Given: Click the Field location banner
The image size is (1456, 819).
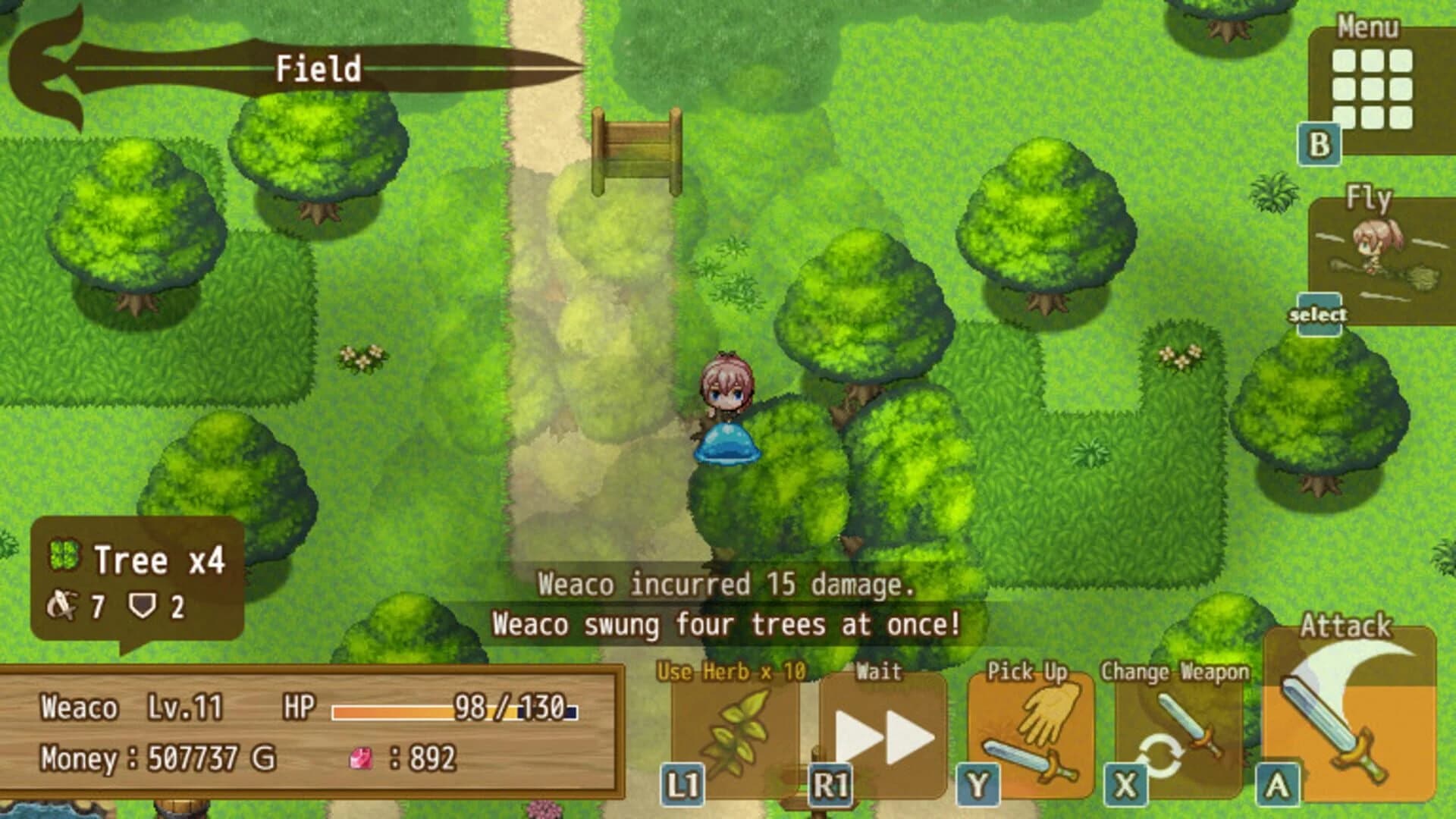Looking at the screenshot, I should pyautogui.click(x=318, y=68).
